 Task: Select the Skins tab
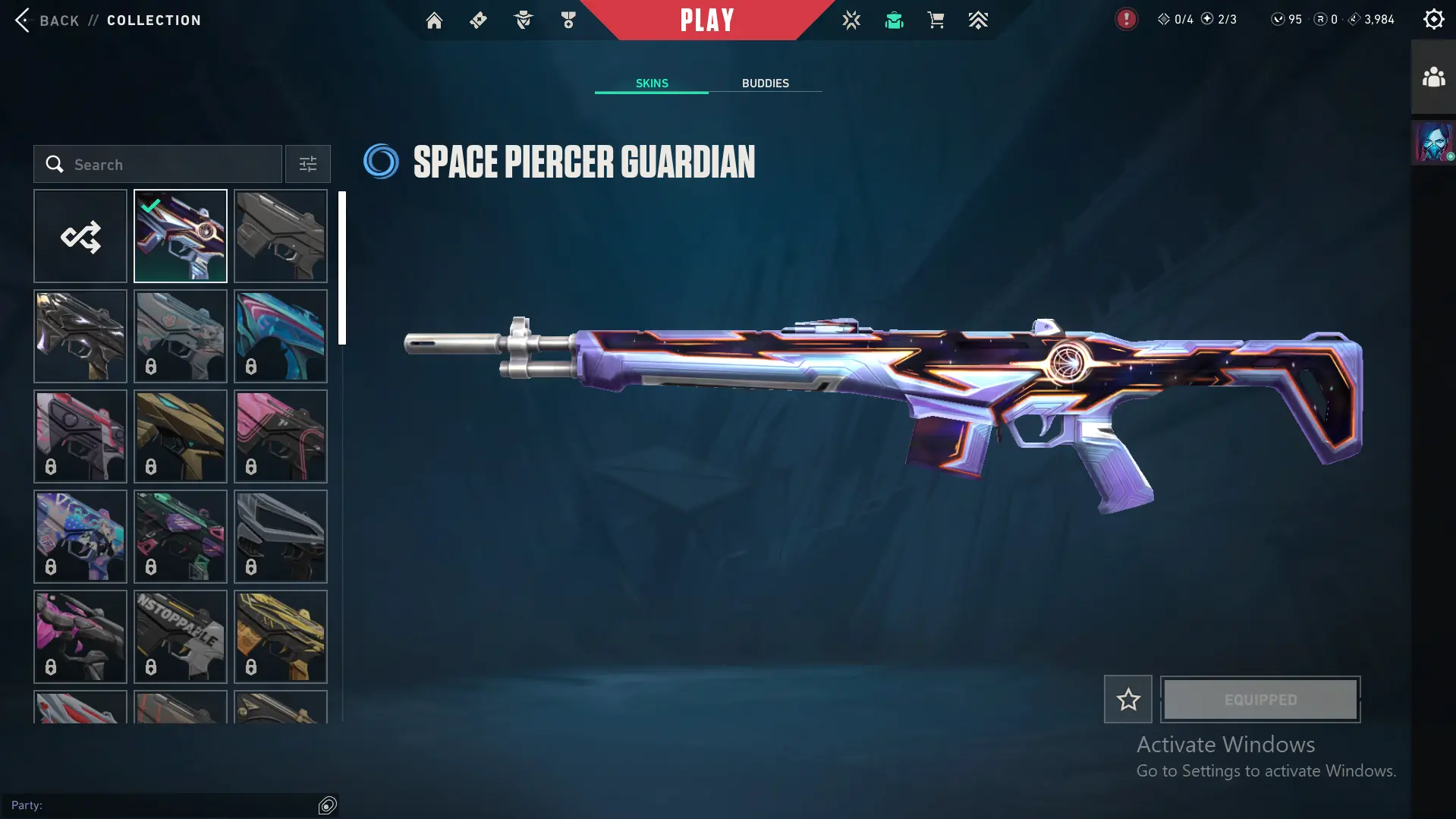(x=652, y=83)
